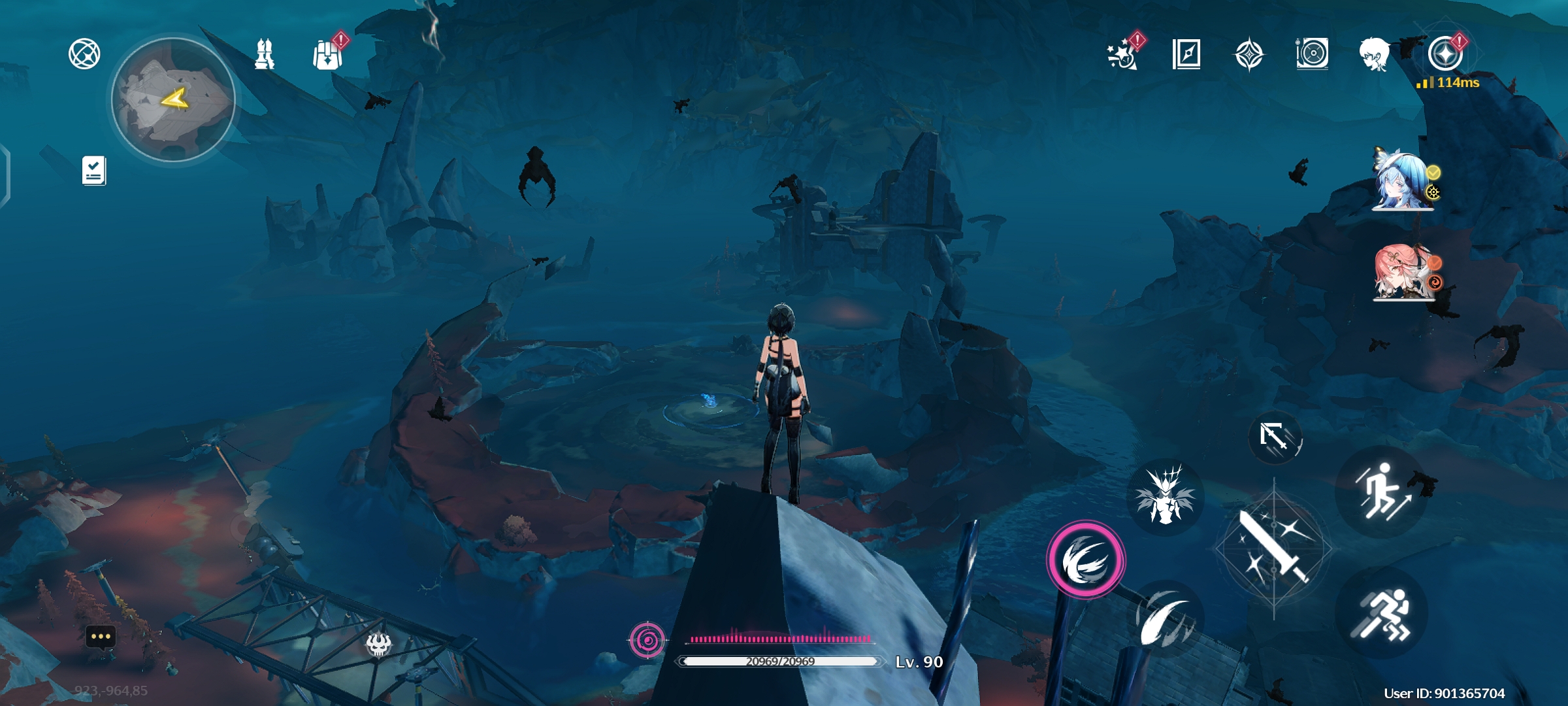Open the chat speech bubble
1568x706 pixels.
(101, 636)
